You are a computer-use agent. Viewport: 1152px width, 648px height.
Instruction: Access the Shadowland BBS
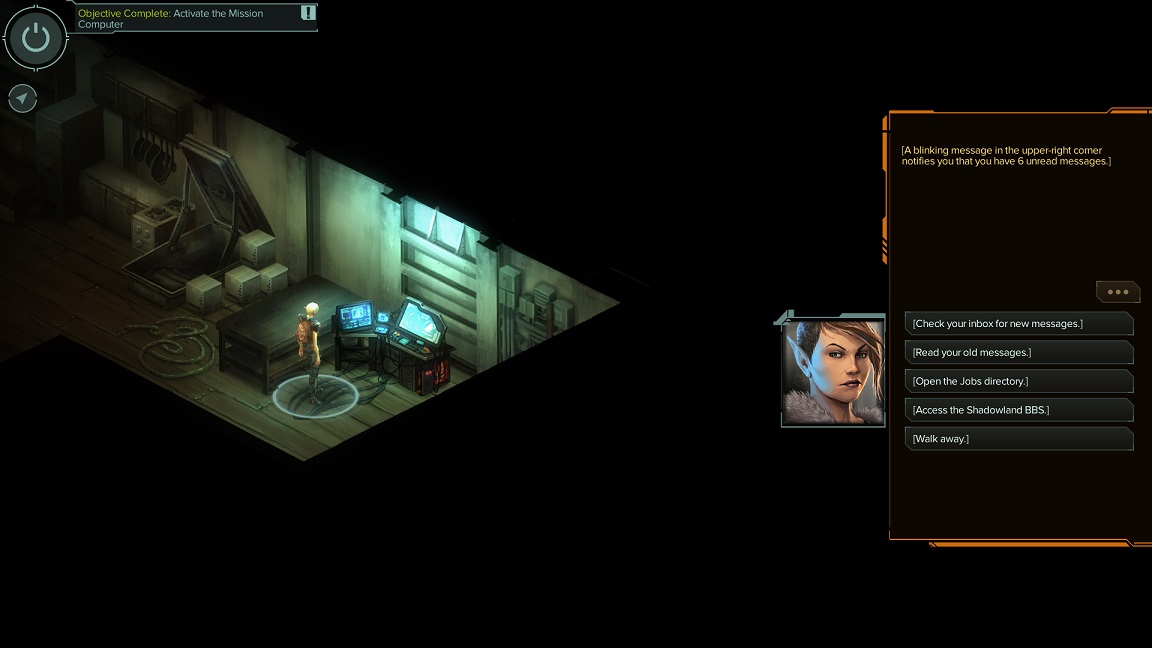coord(1018,410)
